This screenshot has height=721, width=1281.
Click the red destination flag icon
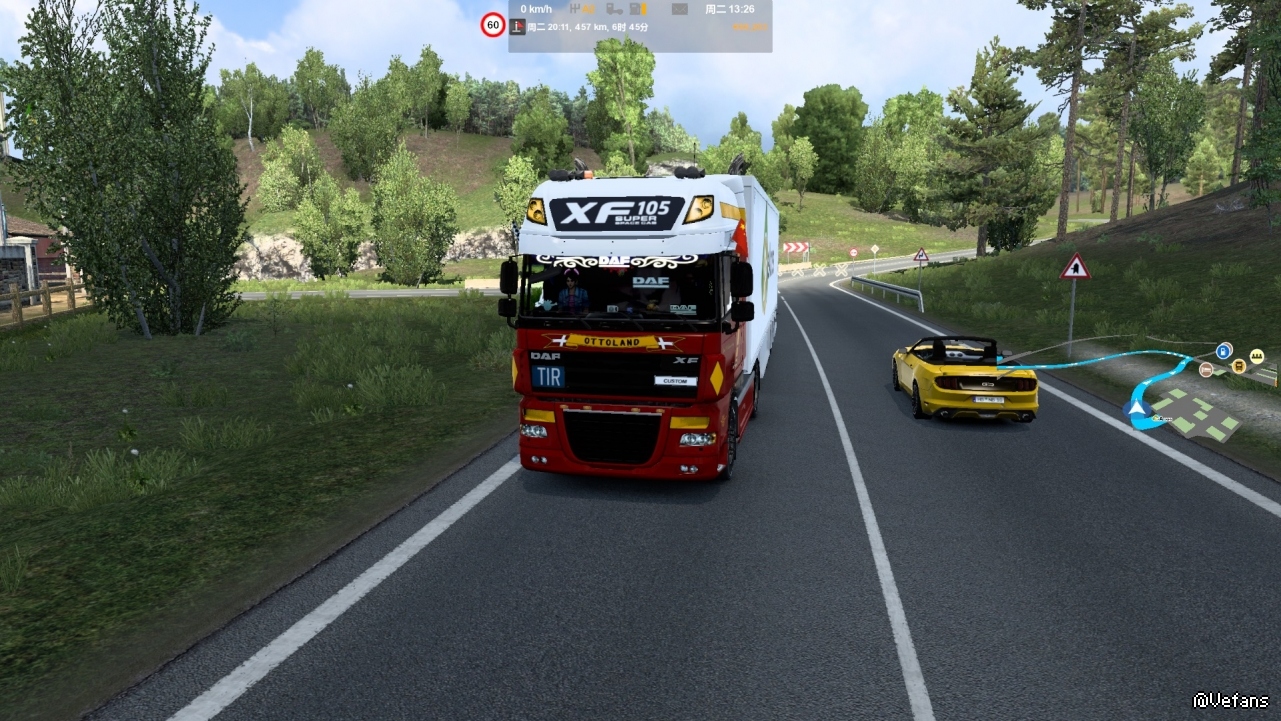[518, 27]
